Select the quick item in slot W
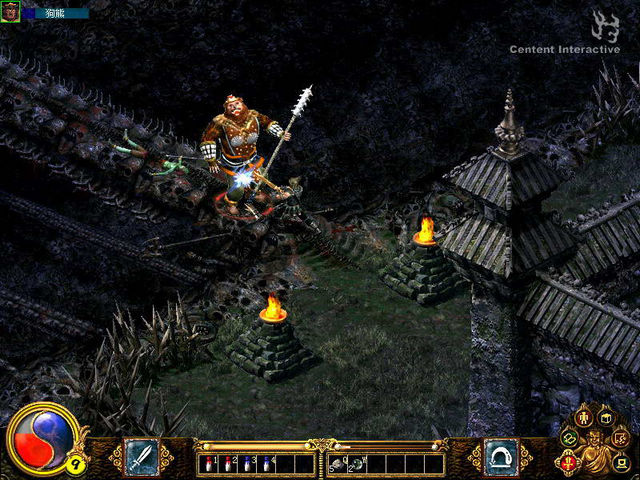640x480 pixels. coord(356,464)
